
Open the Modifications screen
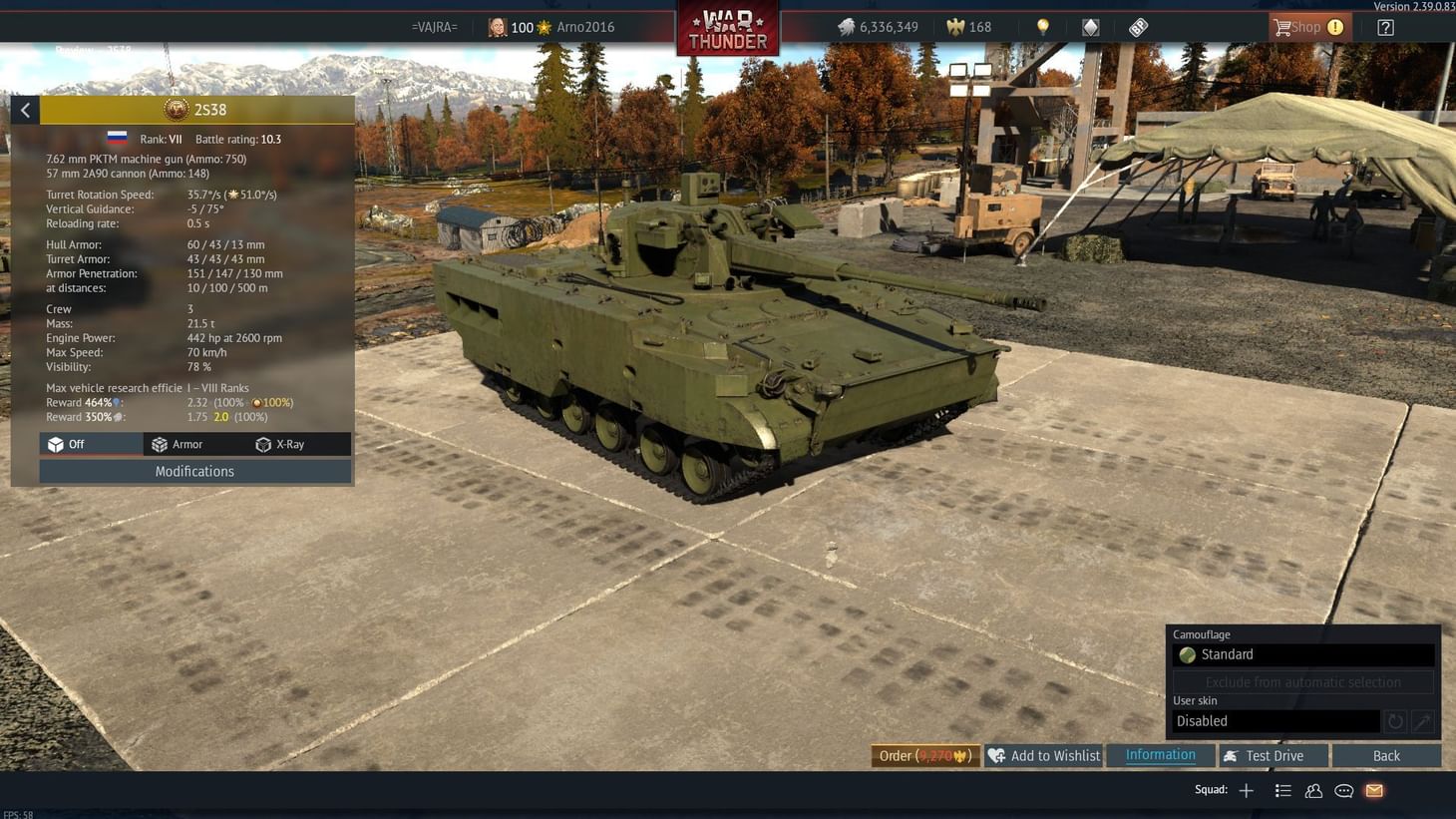tap(194, 471)
